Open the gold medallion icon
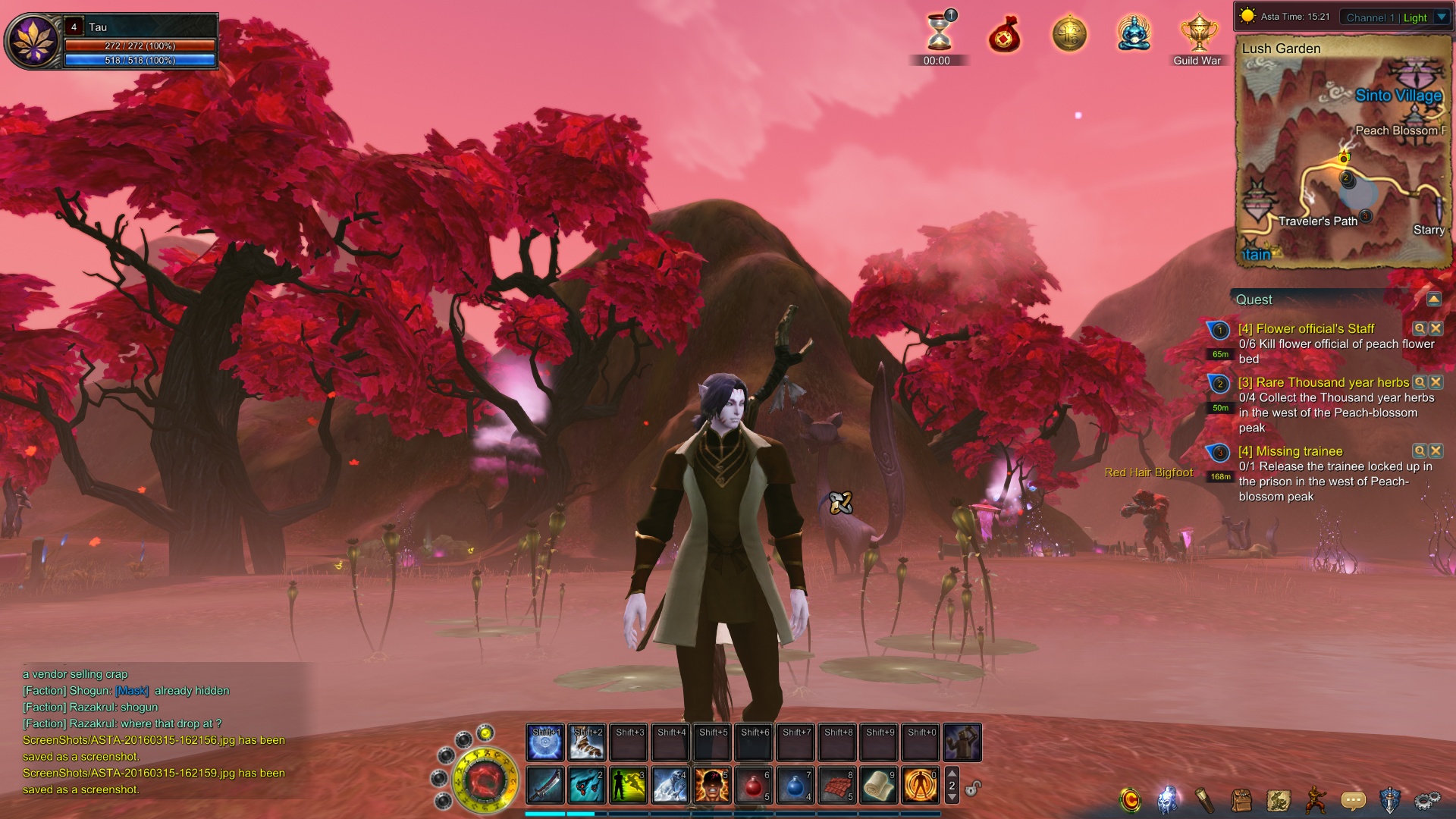1456x819 pixels. tap(1069, 34)
